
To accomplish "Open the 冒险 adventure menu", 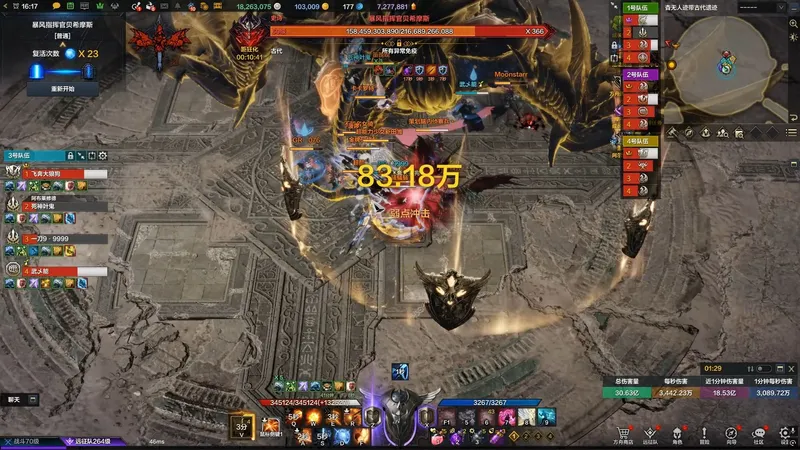I will tap(704, 435).
